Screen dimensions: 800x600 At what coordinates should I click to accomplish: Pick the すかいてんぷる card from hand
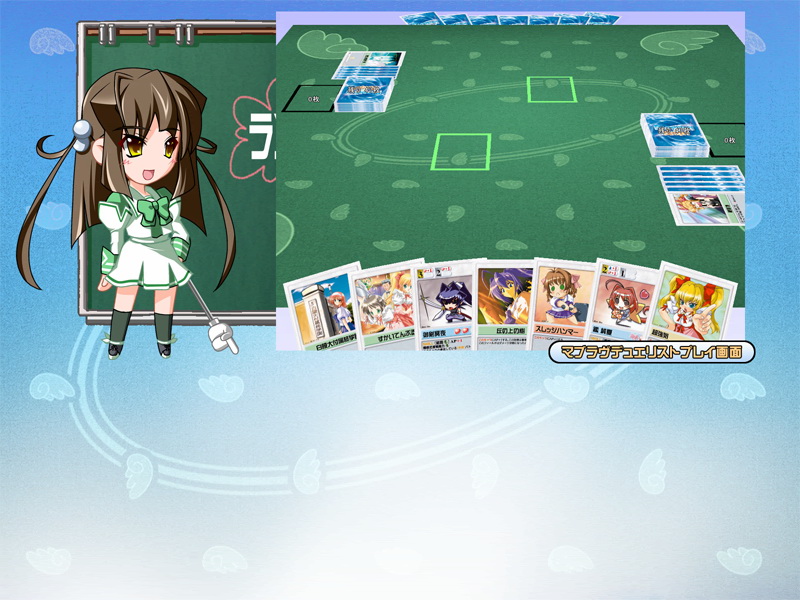point(386,305)
